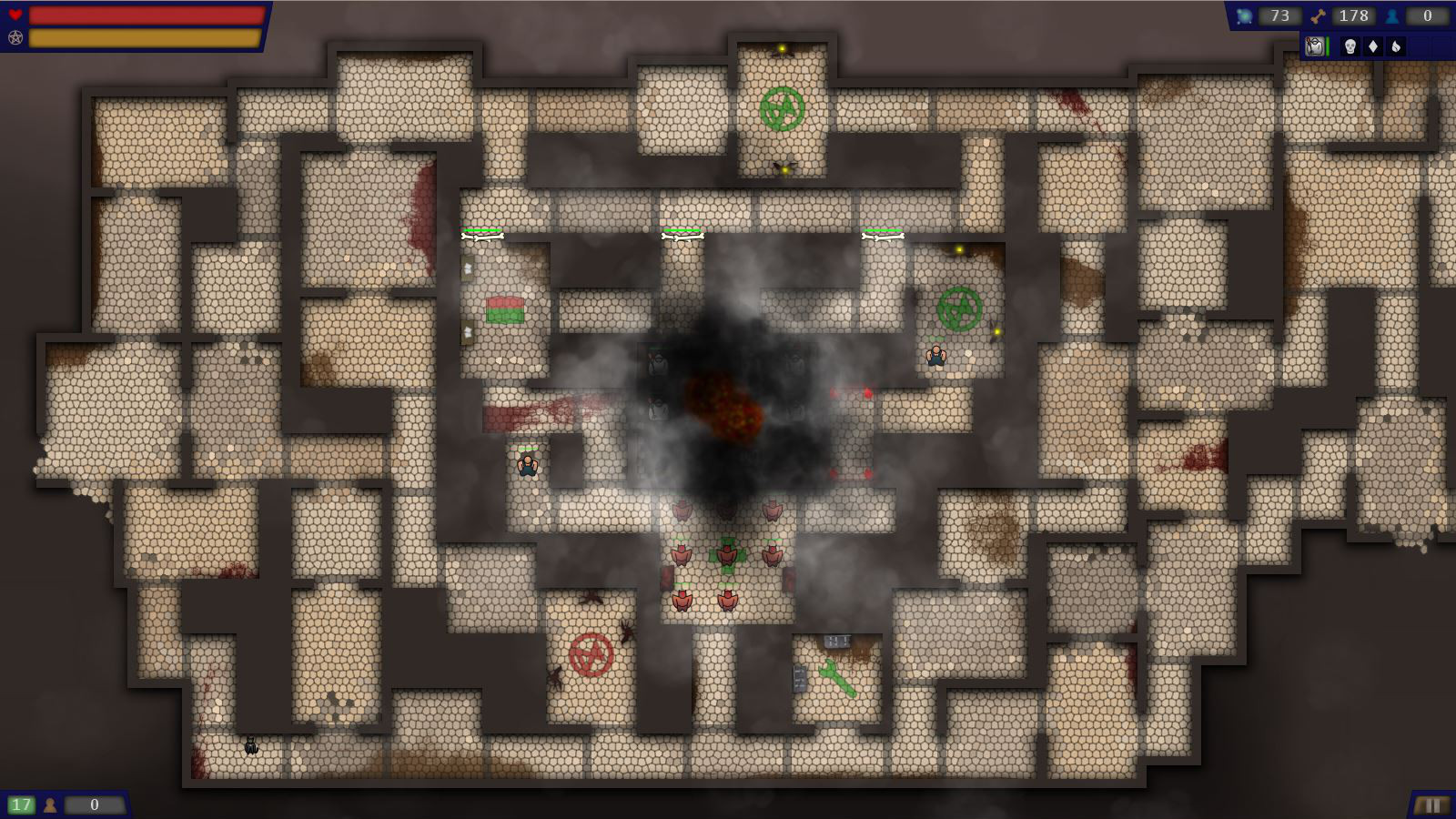The width and height of the screenshot is (1456, 819).
Task: Click the green level 17 badge
Action: [x=21, y=804]
